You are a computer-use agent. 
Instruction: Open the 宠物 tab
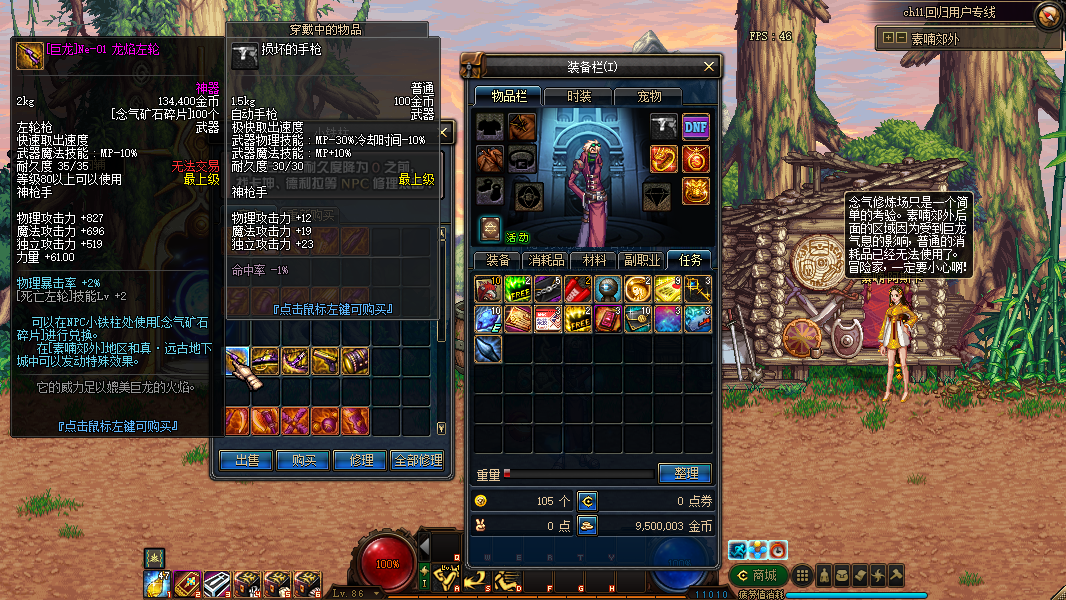(650, 96)
